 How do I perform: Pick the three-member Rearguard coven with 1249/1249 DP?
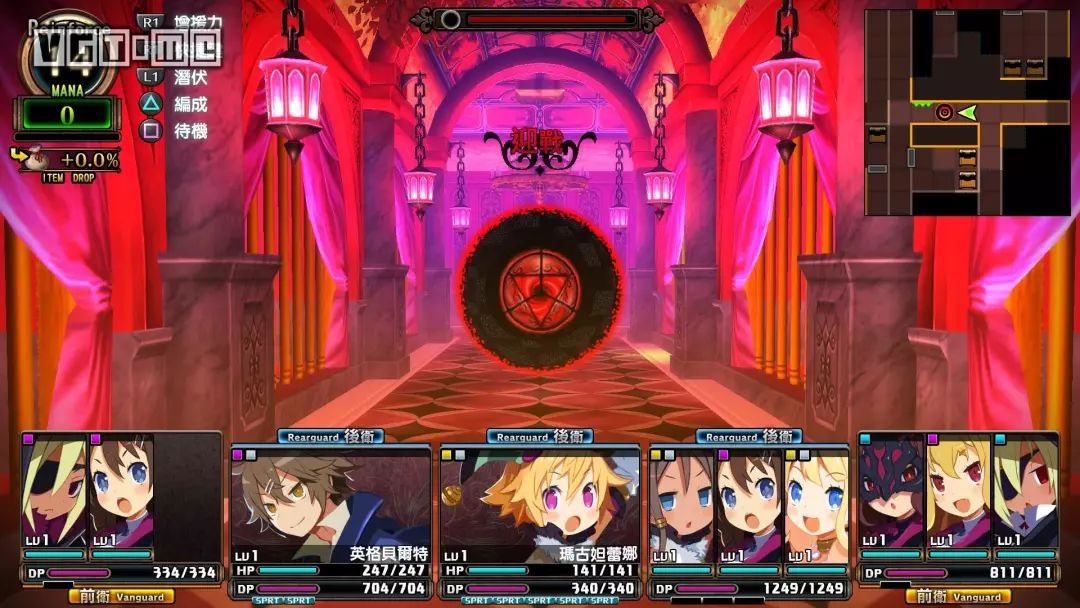pos(748,518)
